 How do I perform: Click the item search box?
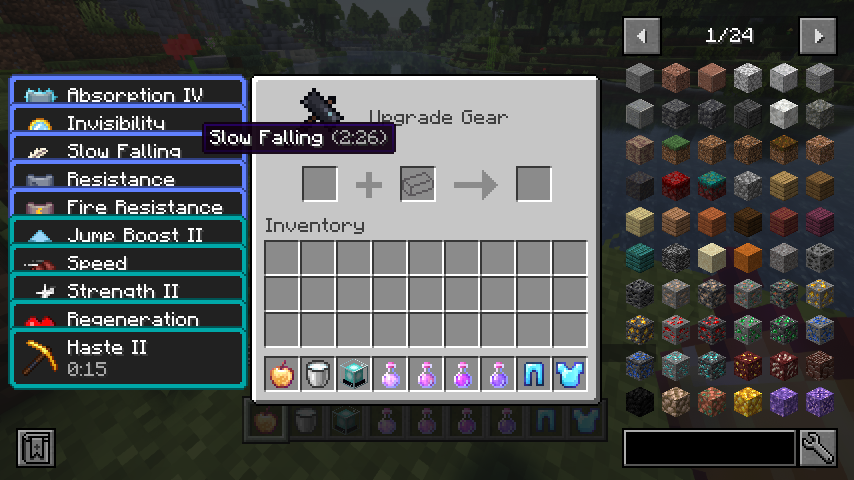point(709,448)
